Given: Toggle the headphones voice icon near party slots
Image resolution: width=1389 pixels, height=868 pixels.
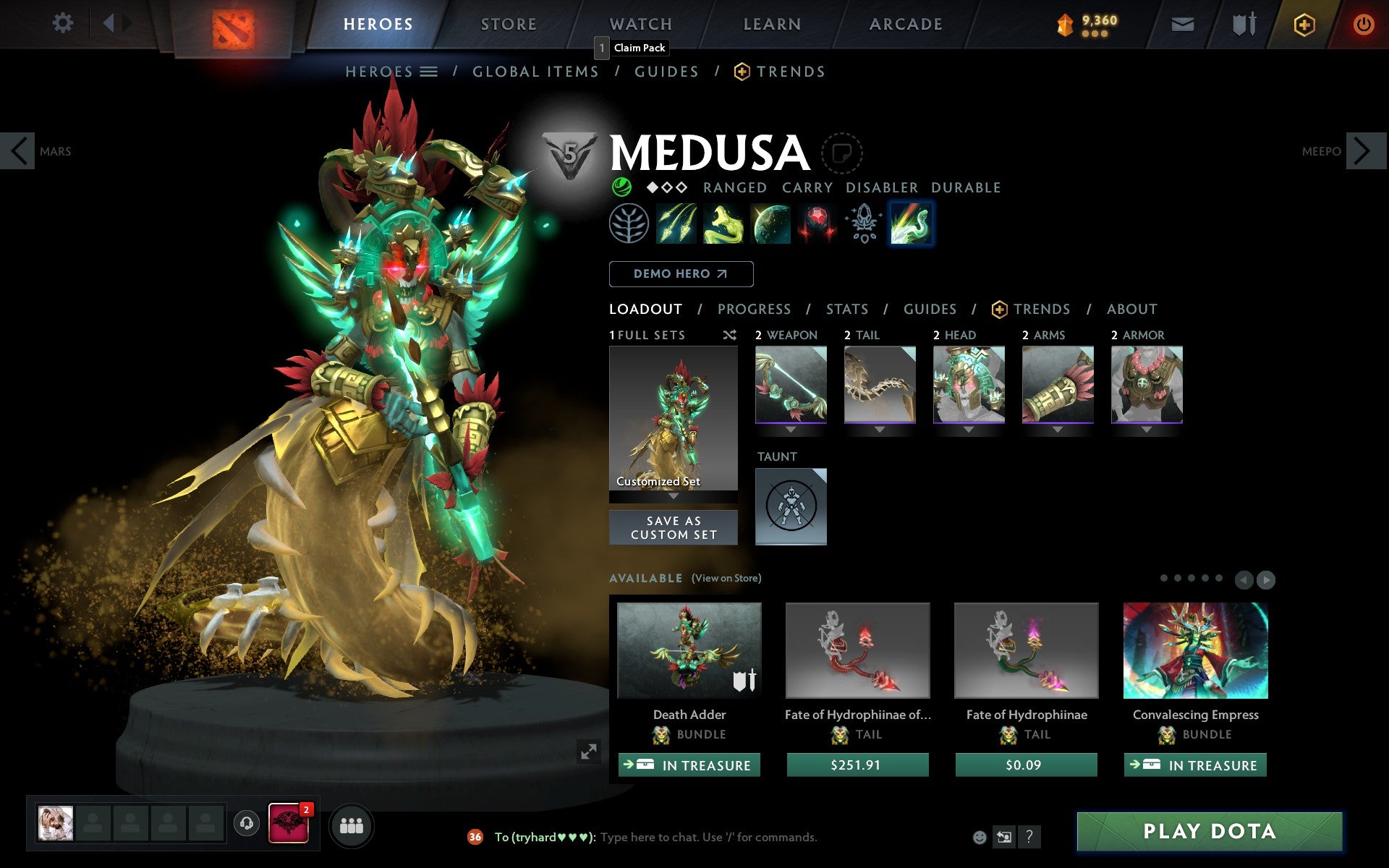Looking at the screenshot, I should [246, 822].
